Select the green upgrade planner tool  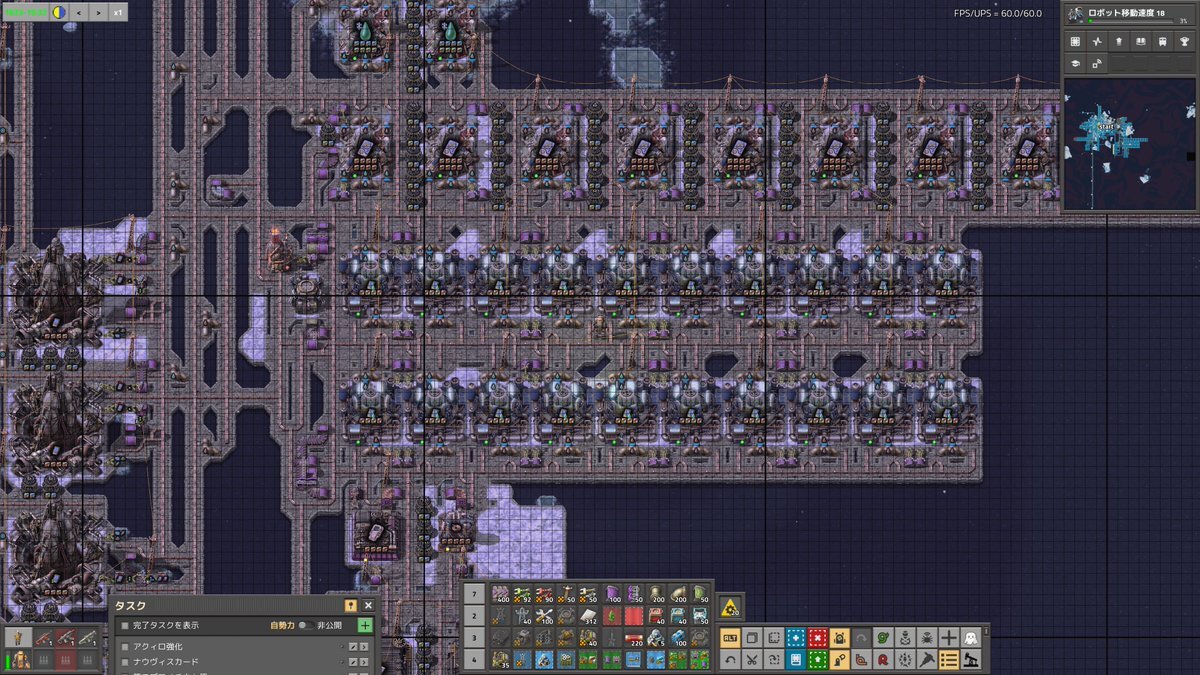[x=818, y=659]
